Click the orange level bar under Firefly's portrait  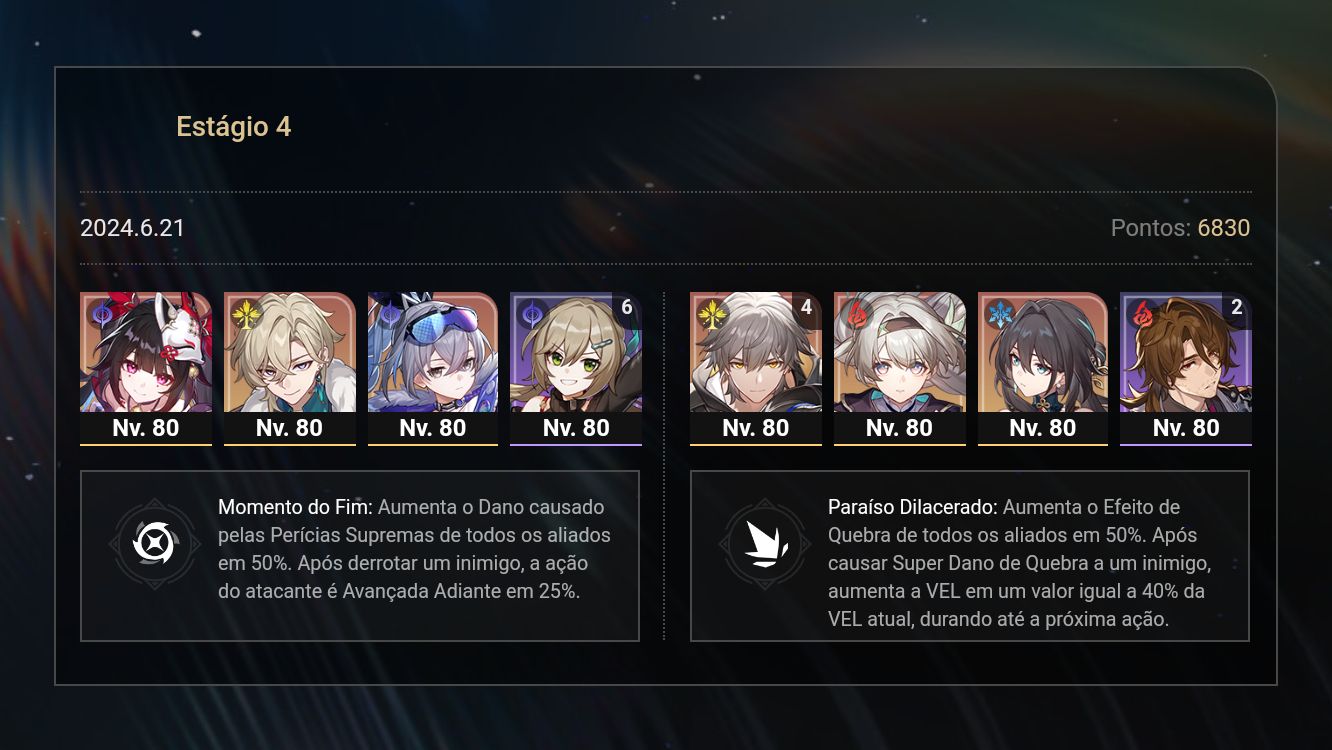[x=899, y=444]
